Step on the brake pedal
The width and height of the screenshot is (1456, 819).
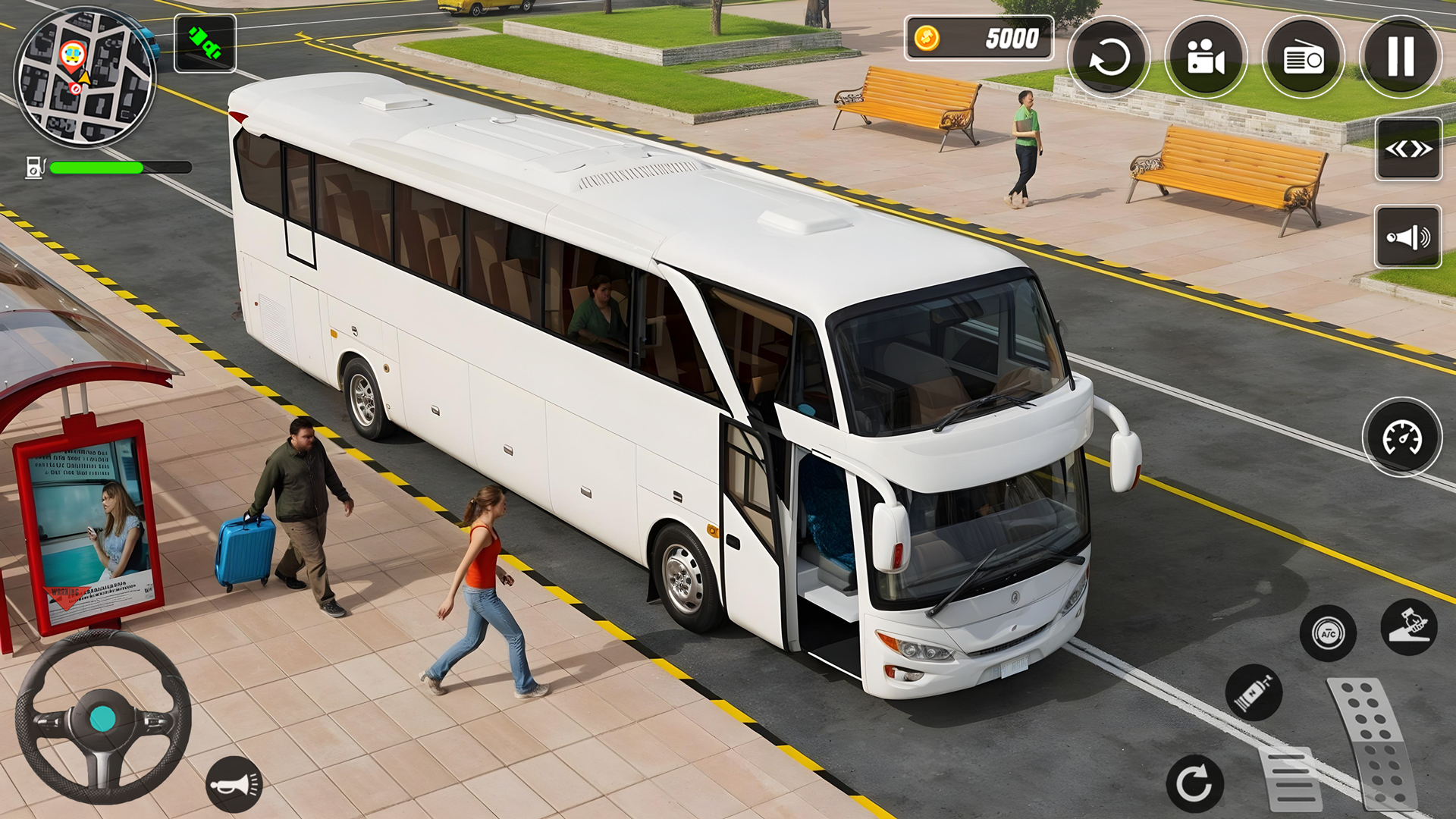tap(1291, 779)
